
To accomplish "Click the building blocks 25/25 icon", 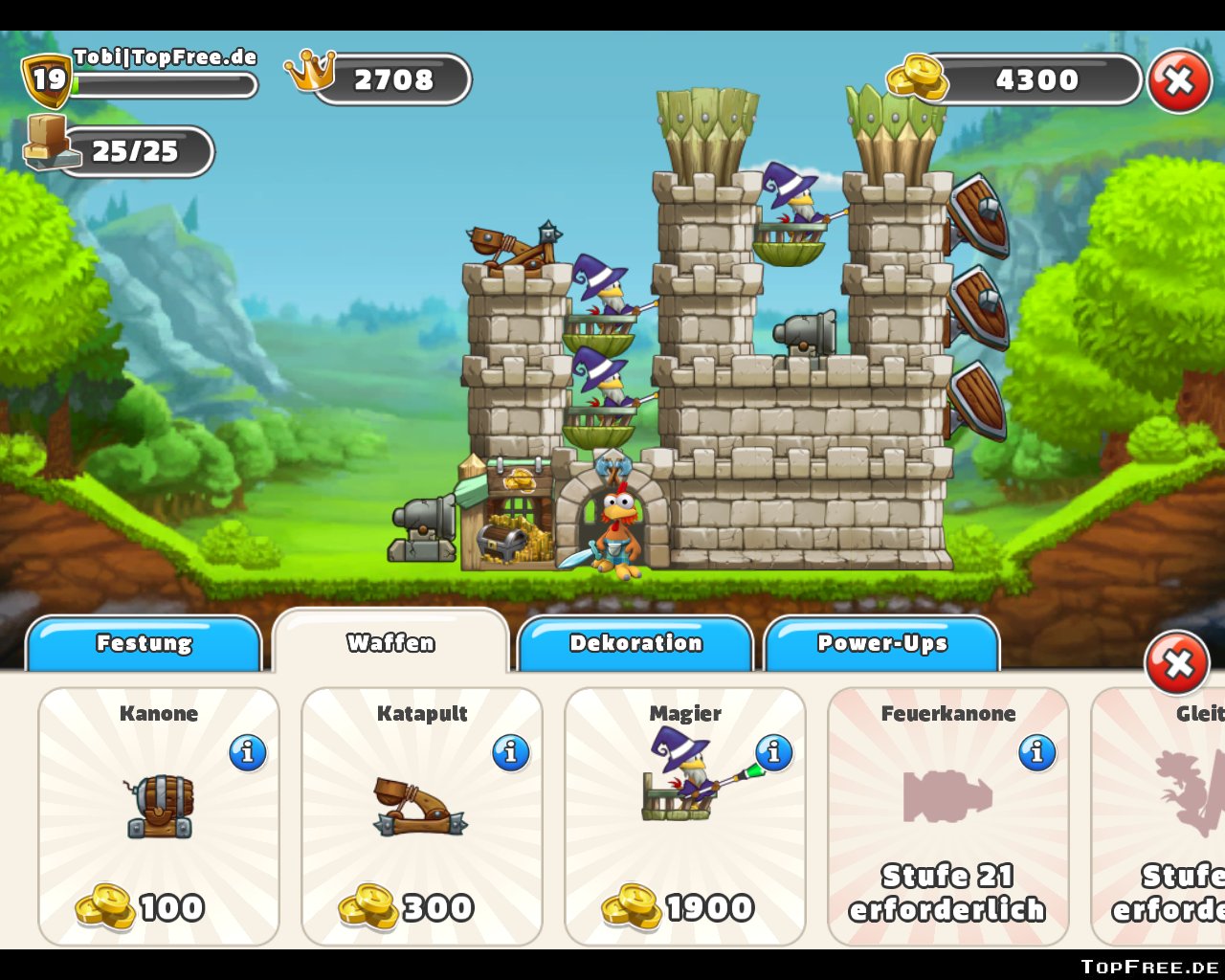I will [x=46, y=142].
